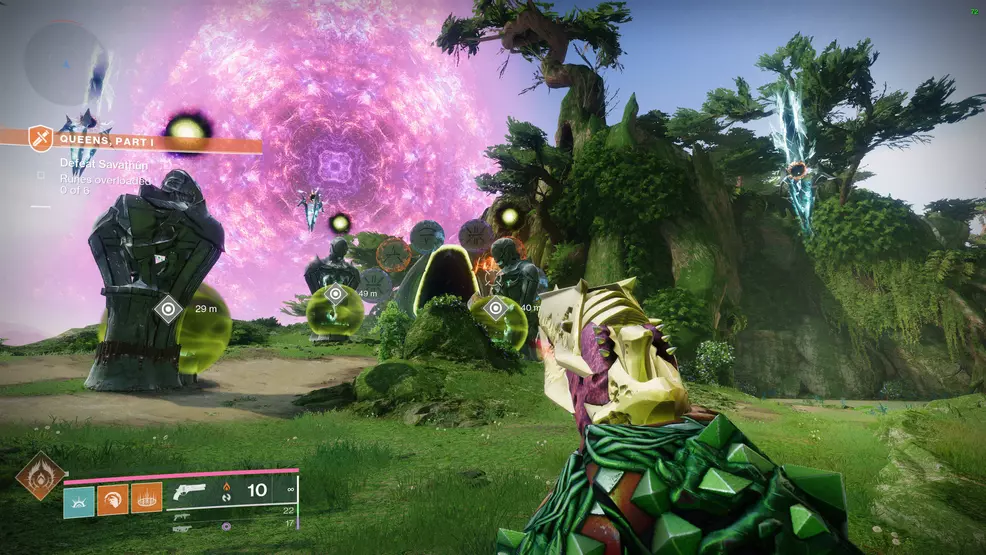Click the waypoint marker labeled 29 m
Image resolution: width=986 pixels, height=555 pixels.
tap(167, 309)
